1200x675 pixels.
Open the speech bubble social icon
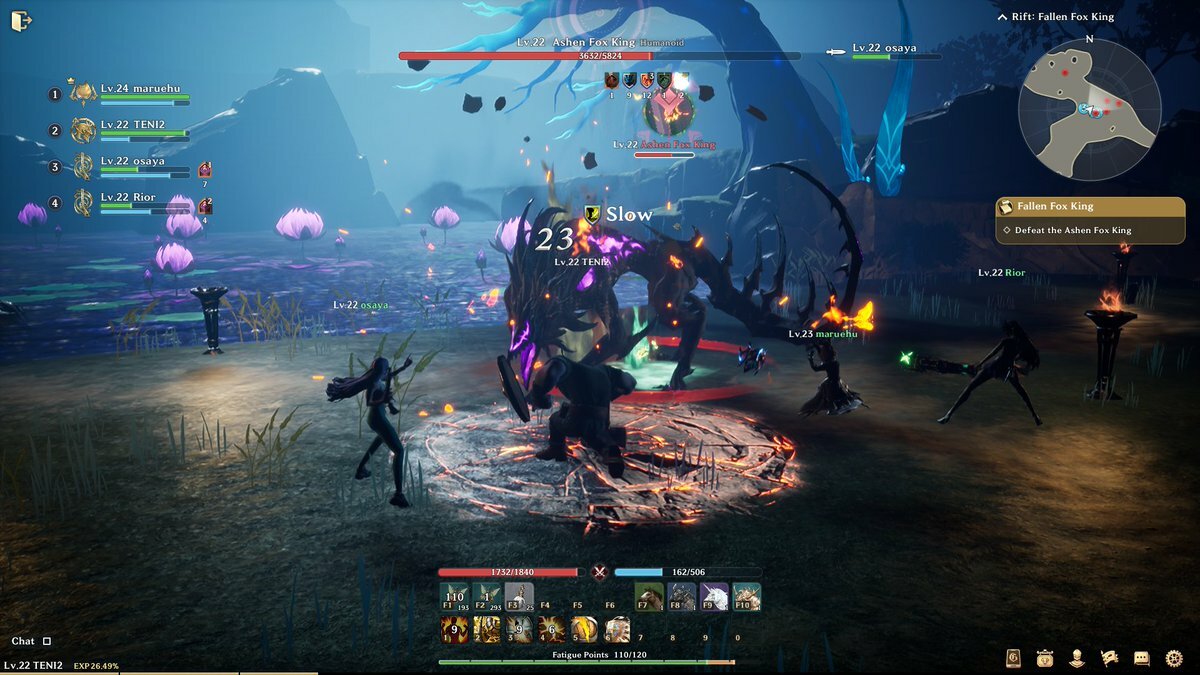coord(1141,658)
